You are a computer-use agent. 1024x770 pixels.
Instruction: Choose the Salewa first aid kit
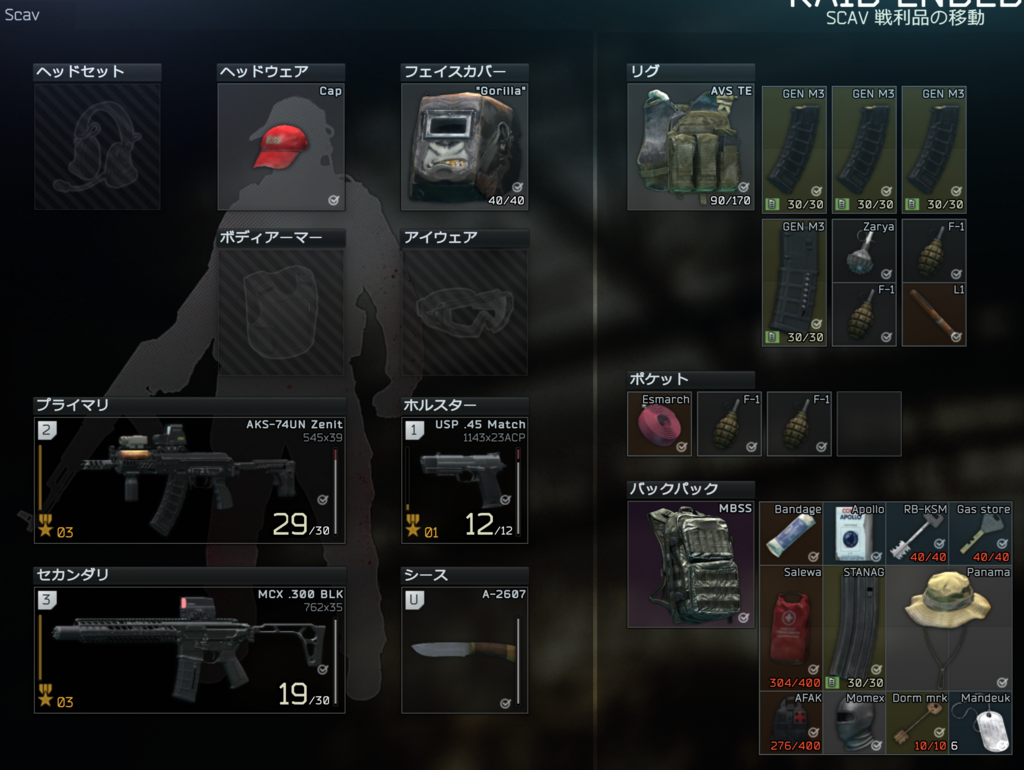click(x=791, y=628)
